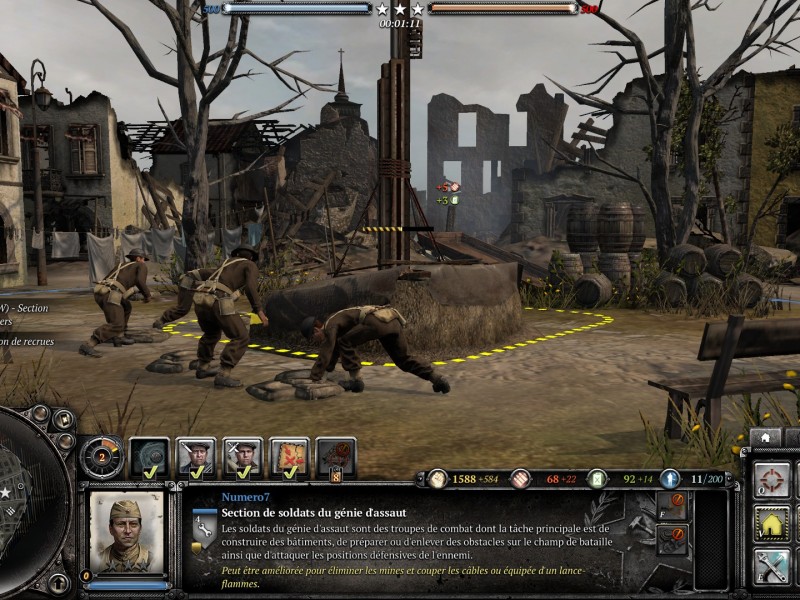This screenshot has height=600, width=800.
Task: Open the yellow house build menu
Action: click(771, 522)
